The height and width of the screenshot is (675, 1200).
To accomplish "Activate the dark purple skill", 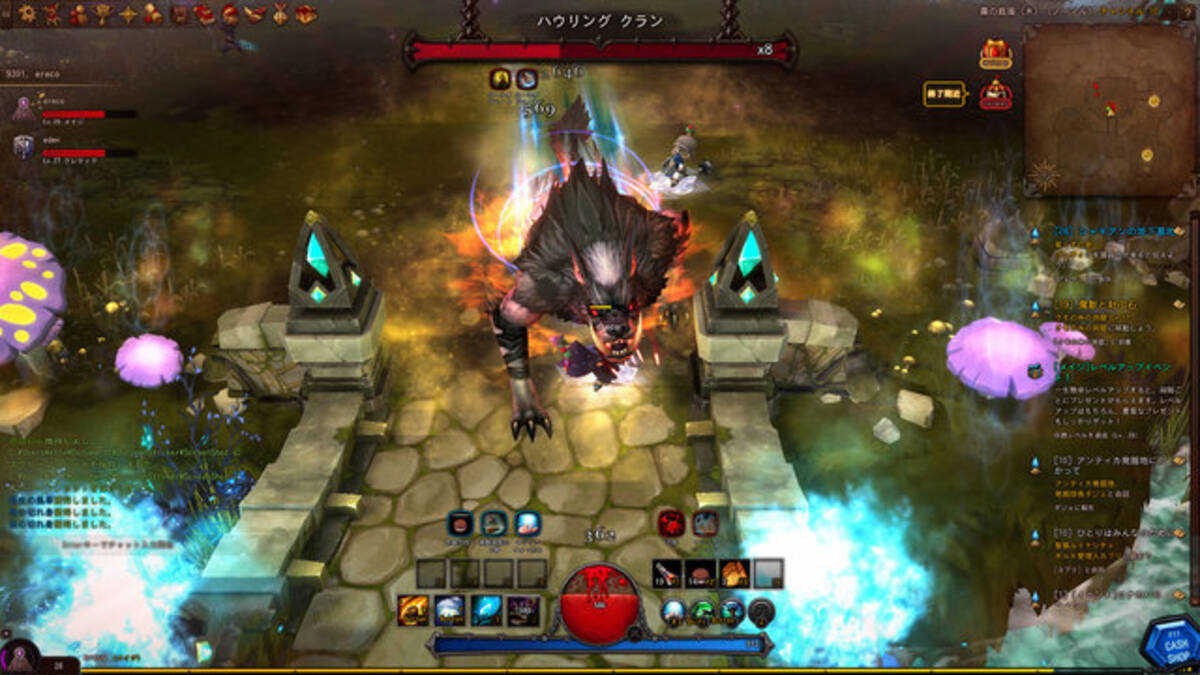I will [x=523, y=610].
